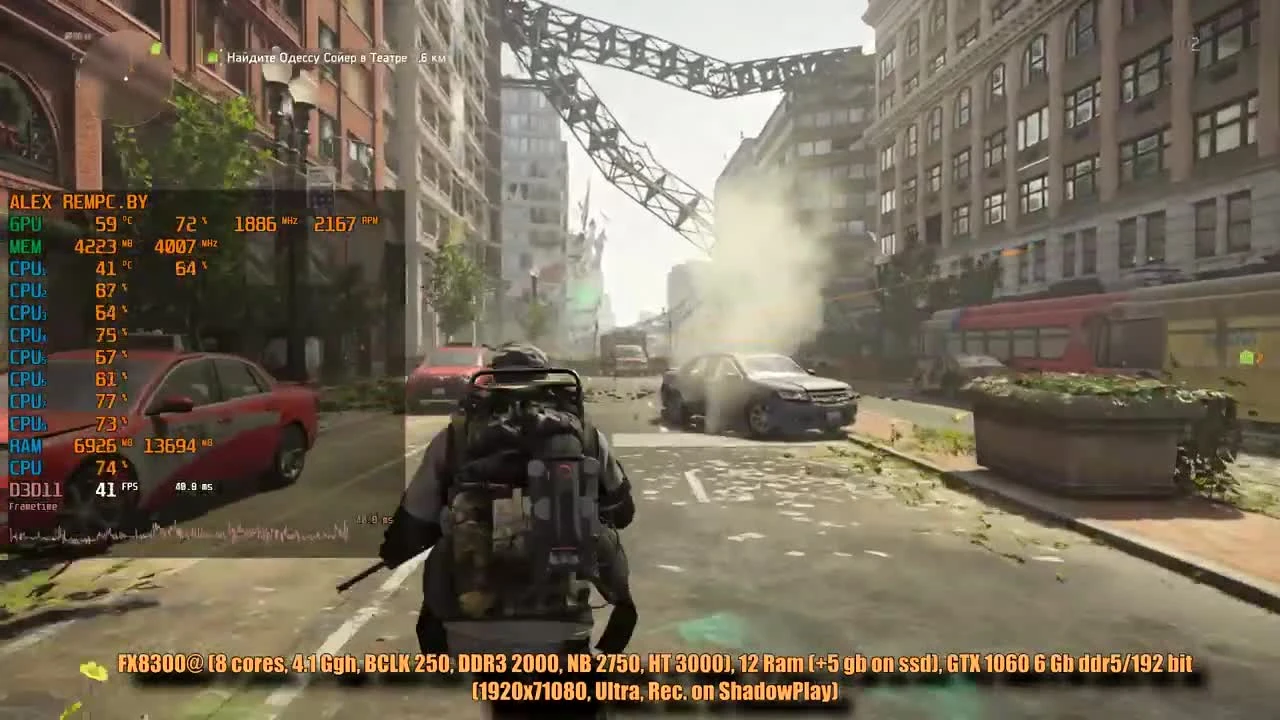
Task: Select the green objective marker icon beside quest text
Action: point(213,59)
